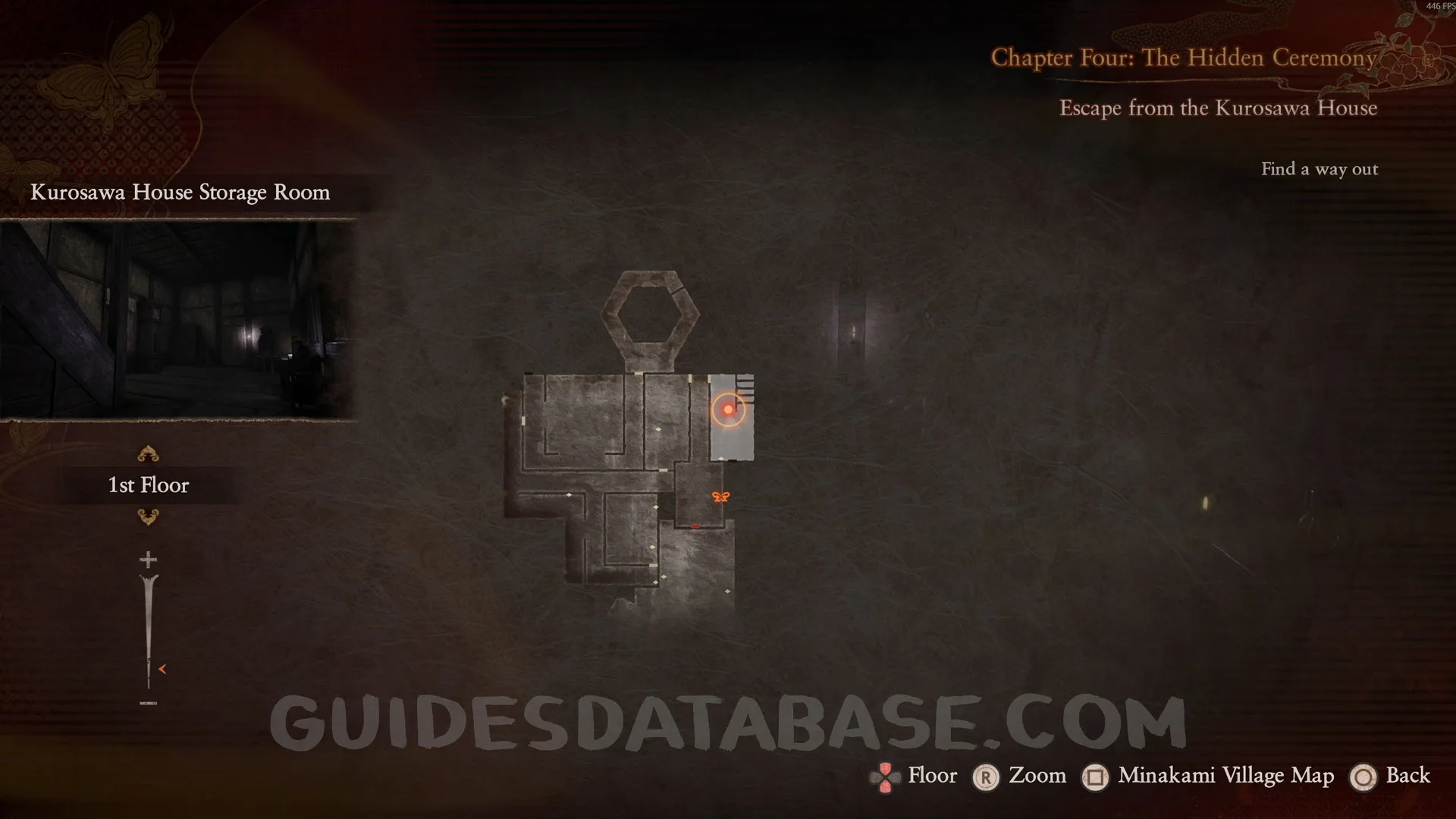Go up a floor with the upper arrow
The height and width of the screenshot is (819, 1456).
tap(148, 454)
